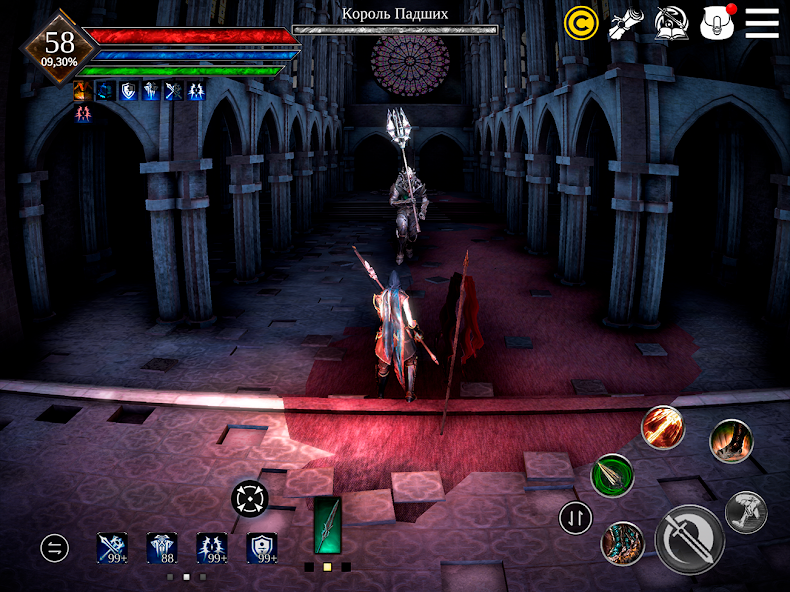Open the level 58 character portrait
This screenshot has height=592, width=790.
point(60,45)
